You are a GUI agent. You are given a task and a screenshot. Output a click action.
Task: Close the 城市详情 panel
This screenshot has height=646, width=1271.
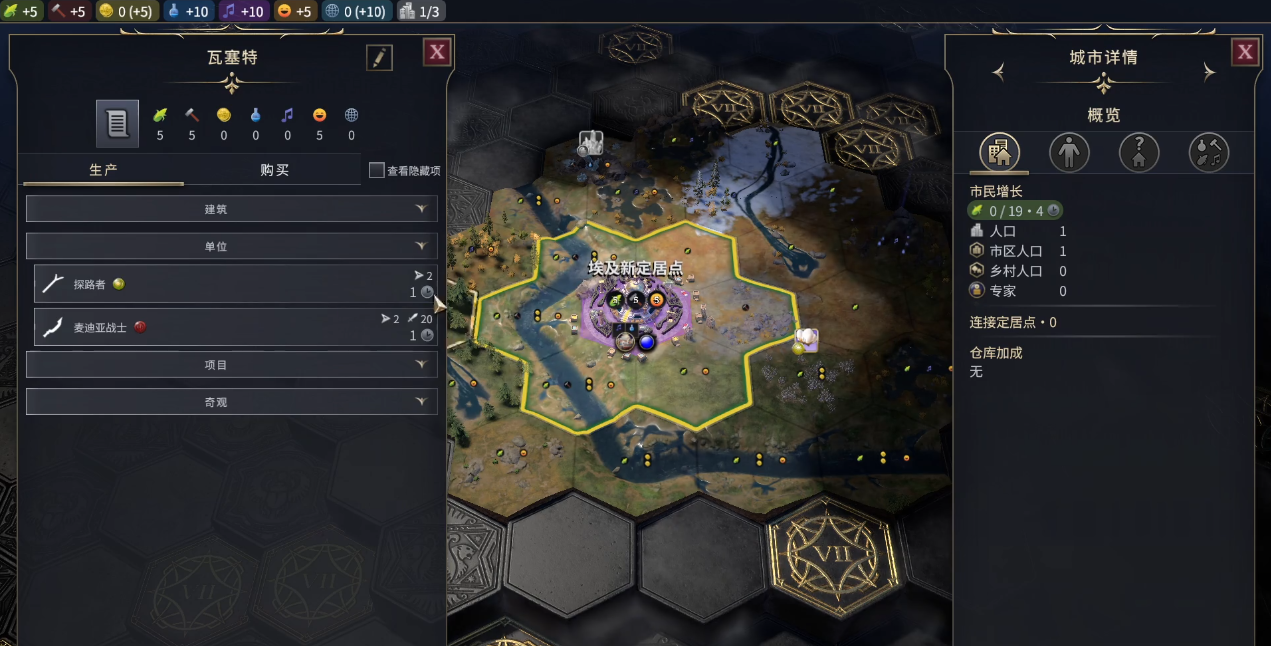point(1245,53)
